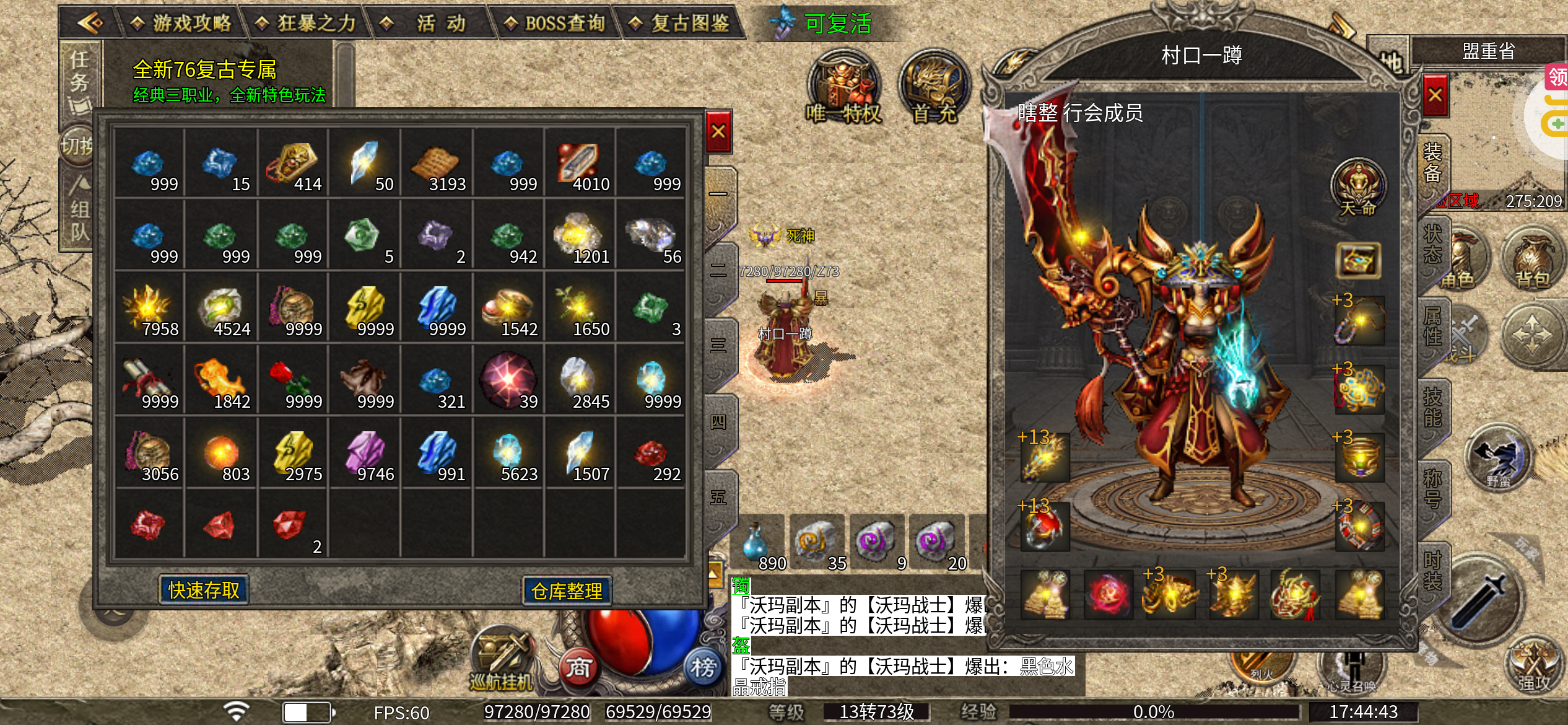
Task: Click the 快速存取 quick deposit button
Action: (x=204, y=590)
